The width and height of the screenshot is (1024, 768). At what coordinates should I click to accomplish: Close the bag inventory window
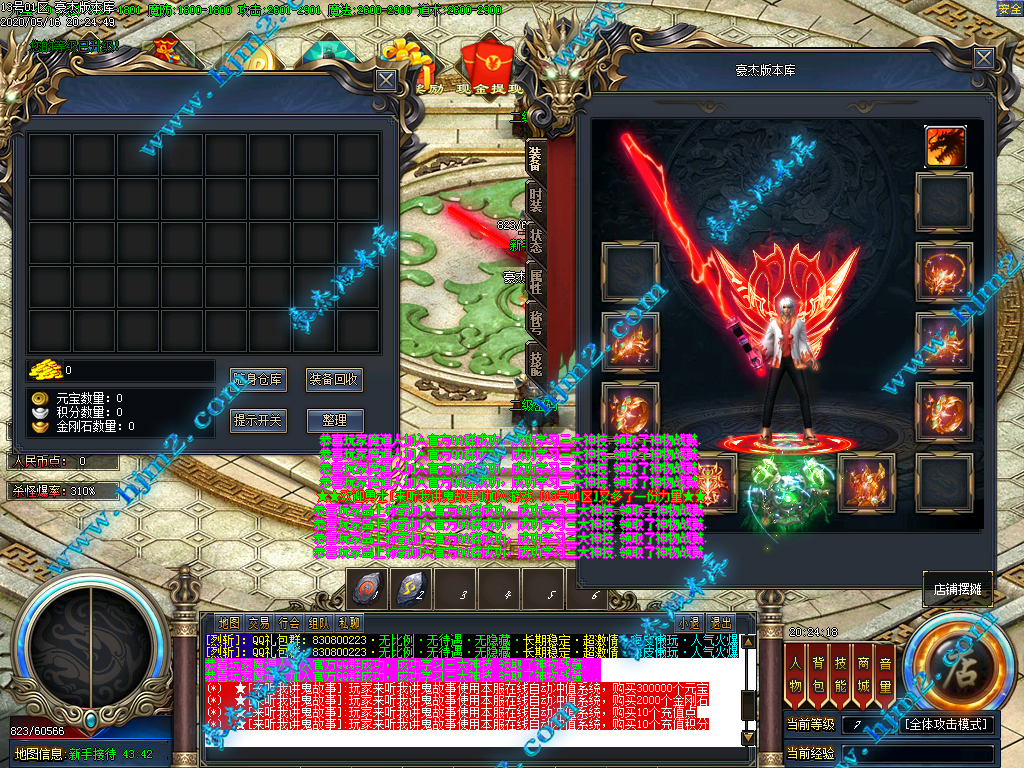click(385, 81)
